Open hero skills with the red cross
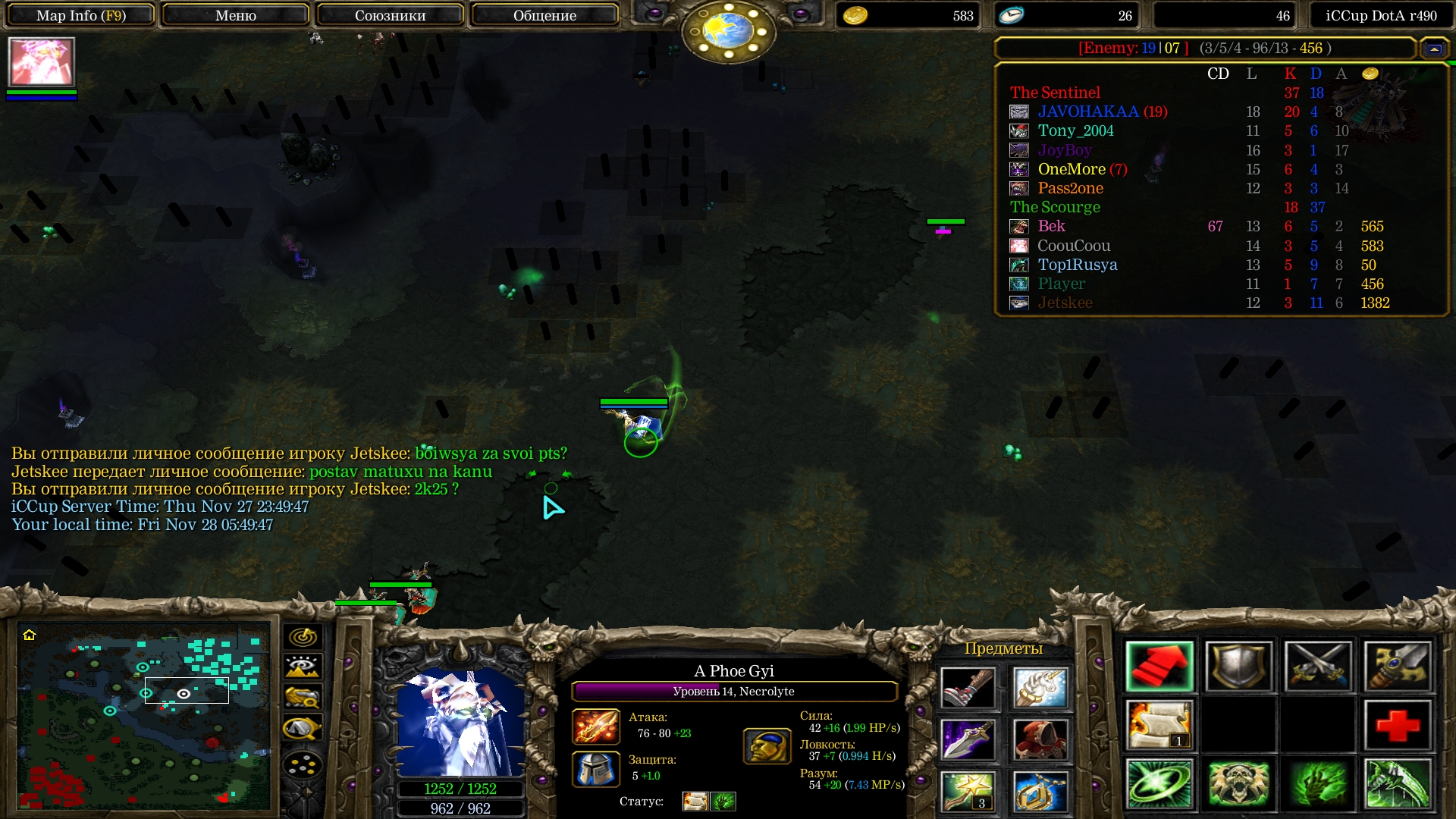 point(1398,726)
